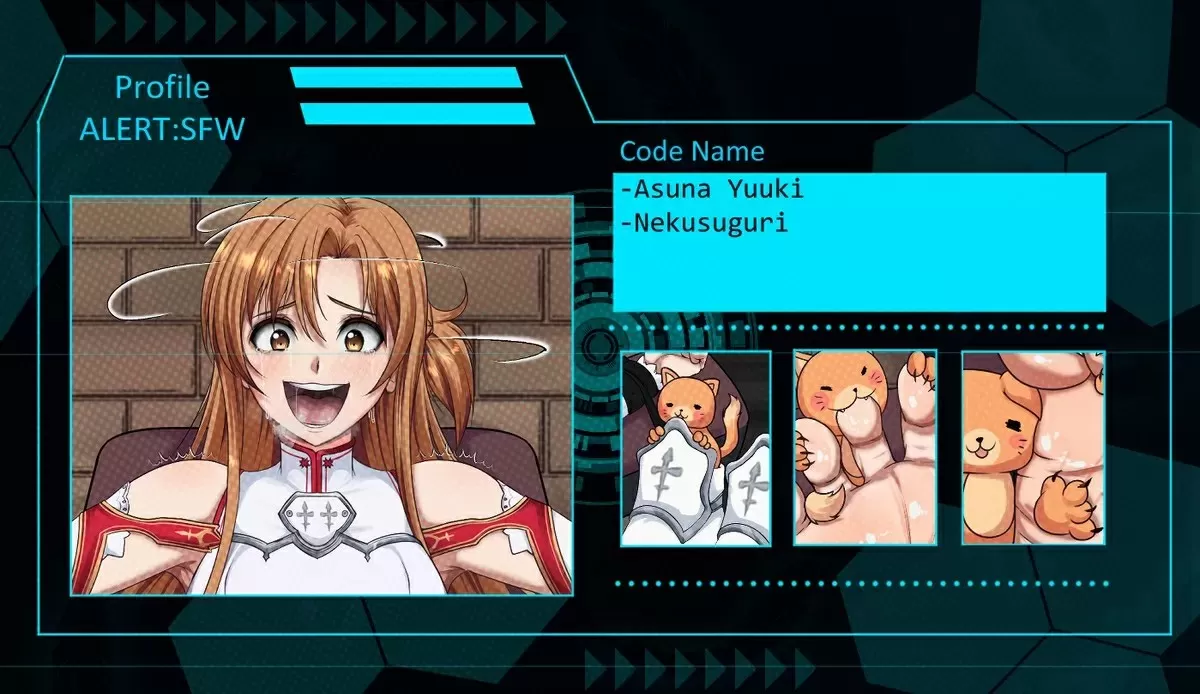Click the large Asuna profile portrait
1200x694 pixels.
point(321,395)
